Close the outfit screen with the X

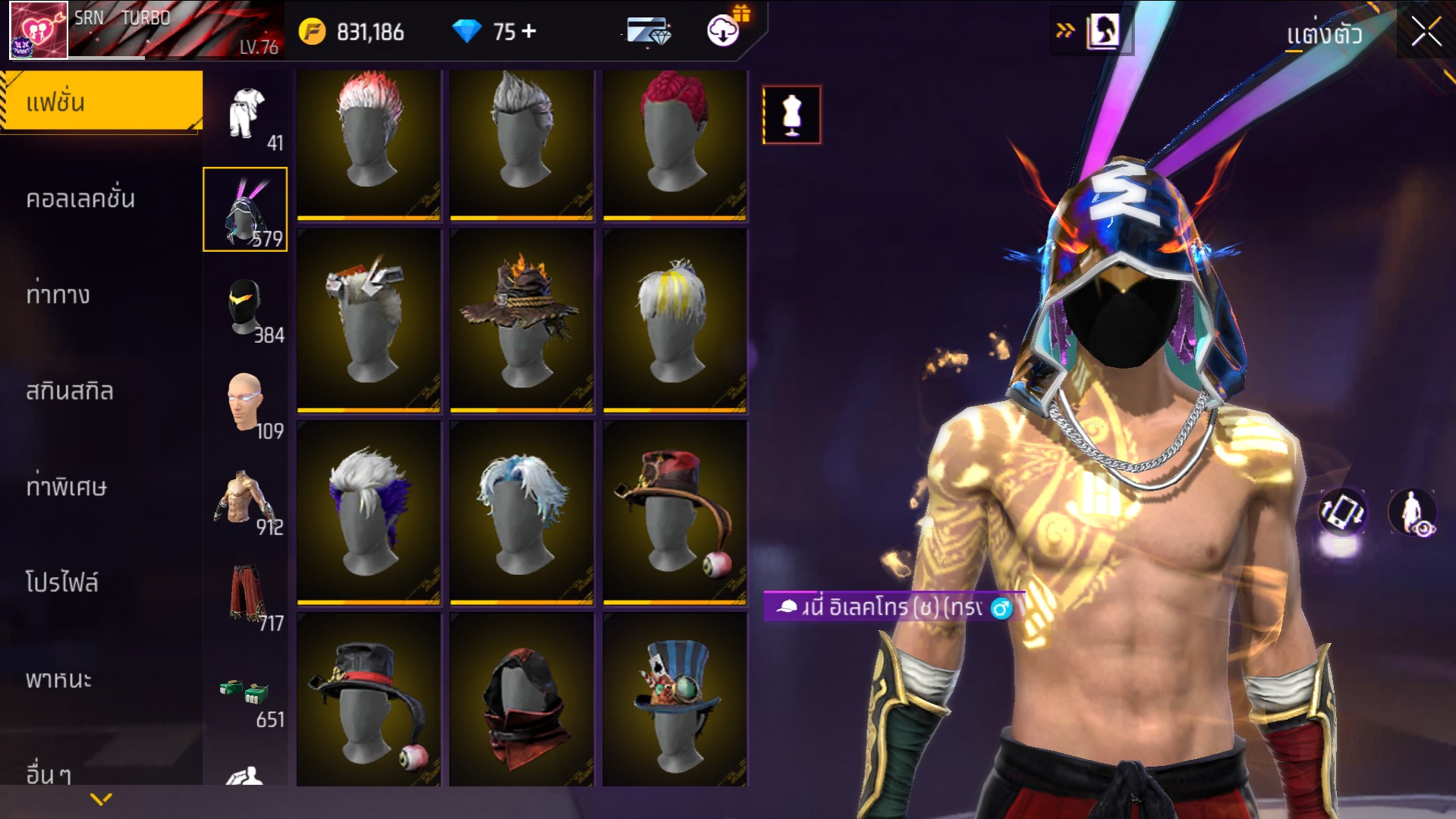coord(1426,33)
